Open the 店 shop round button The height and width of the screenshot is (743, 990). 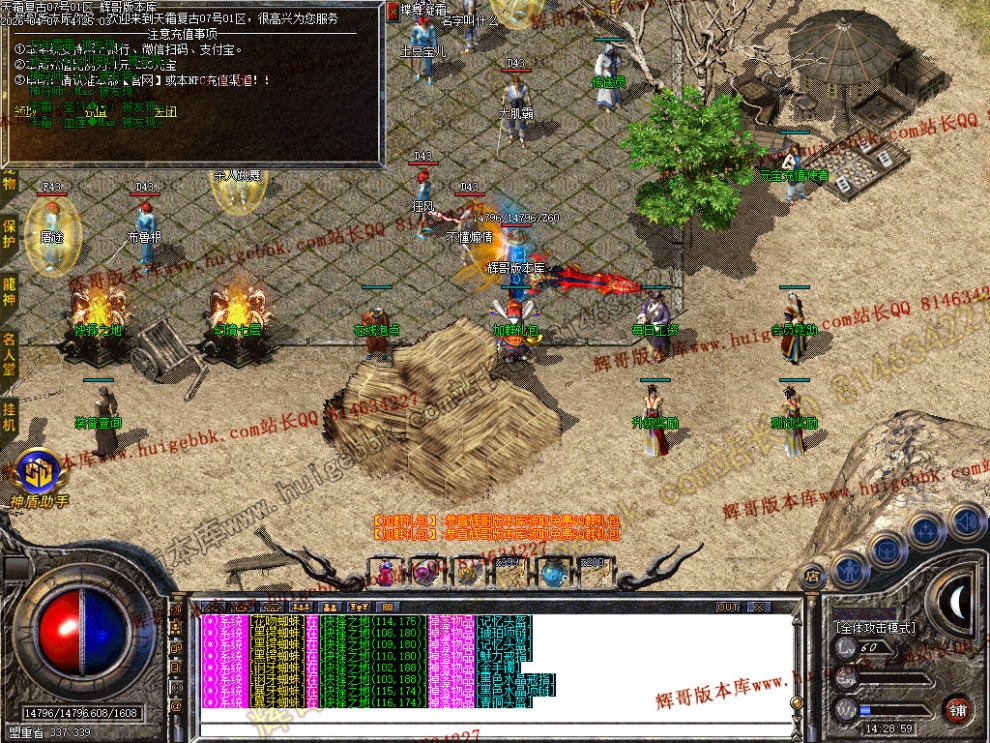[x=811, y=575]
